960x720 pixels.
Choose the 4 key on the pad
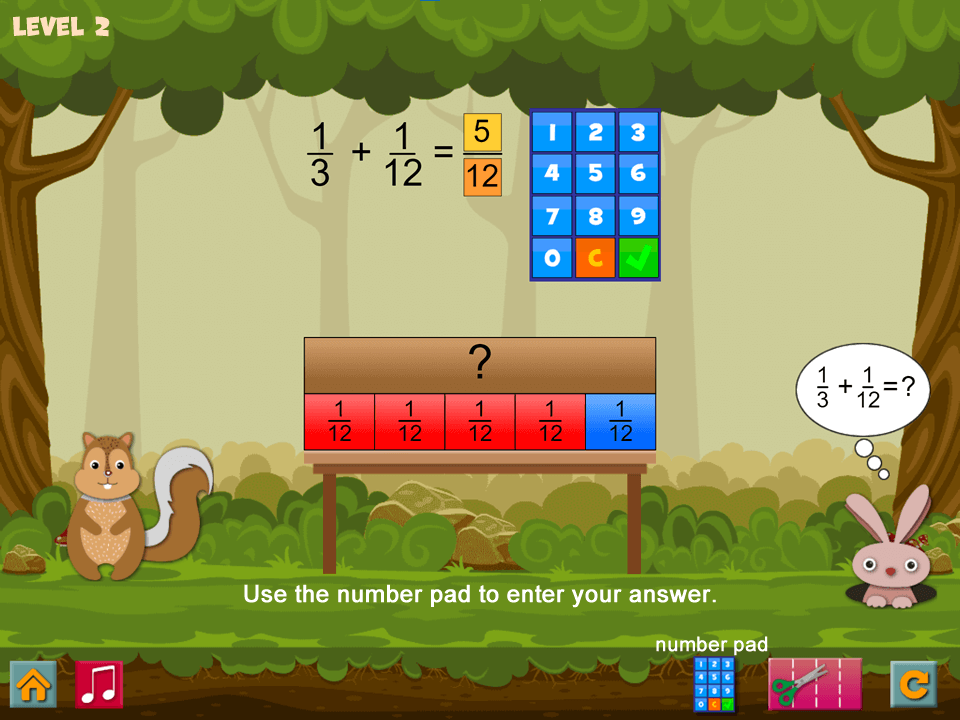tap(552, 174)
